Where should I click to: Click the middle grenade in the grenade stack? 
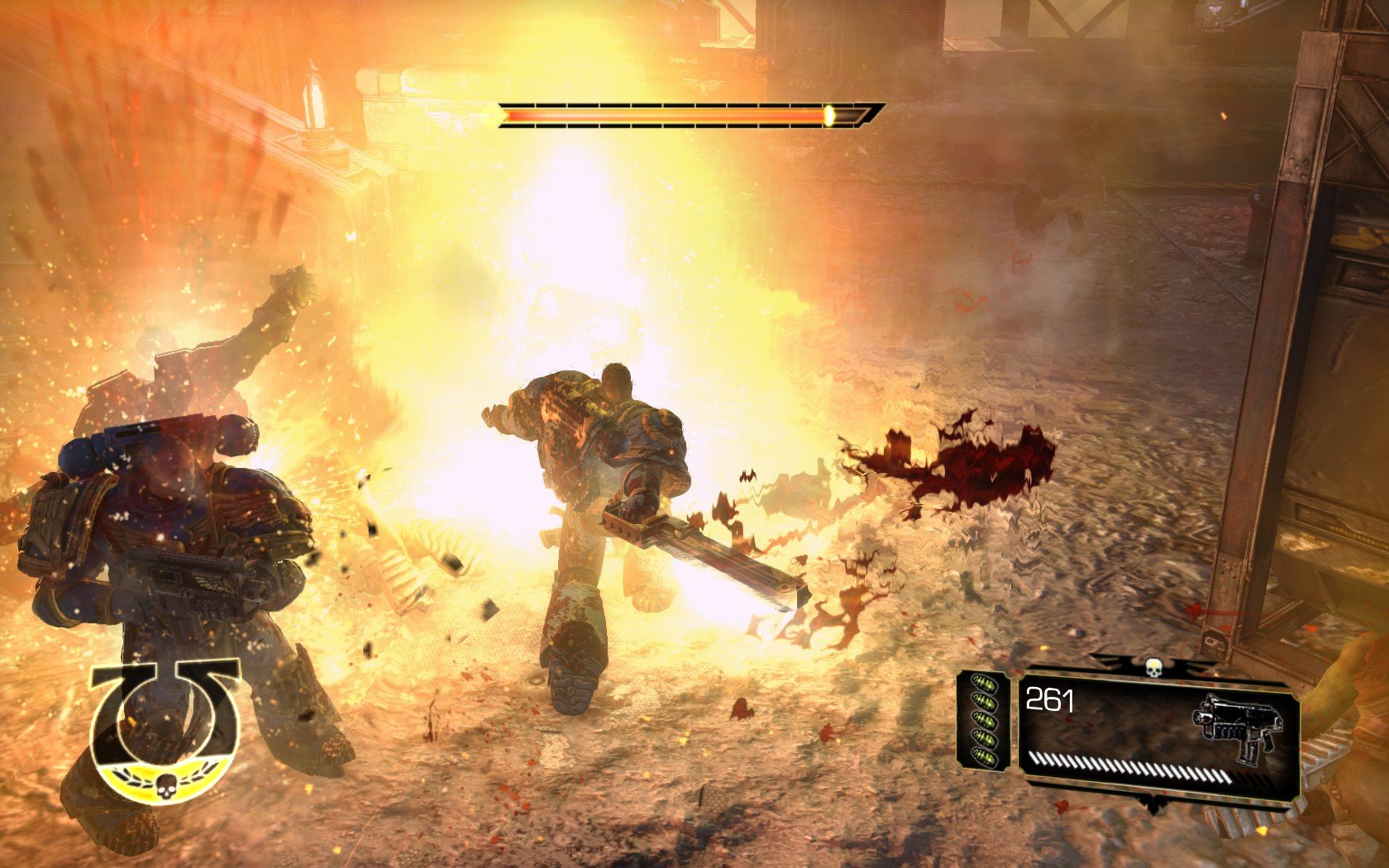(x=986, y=719)
